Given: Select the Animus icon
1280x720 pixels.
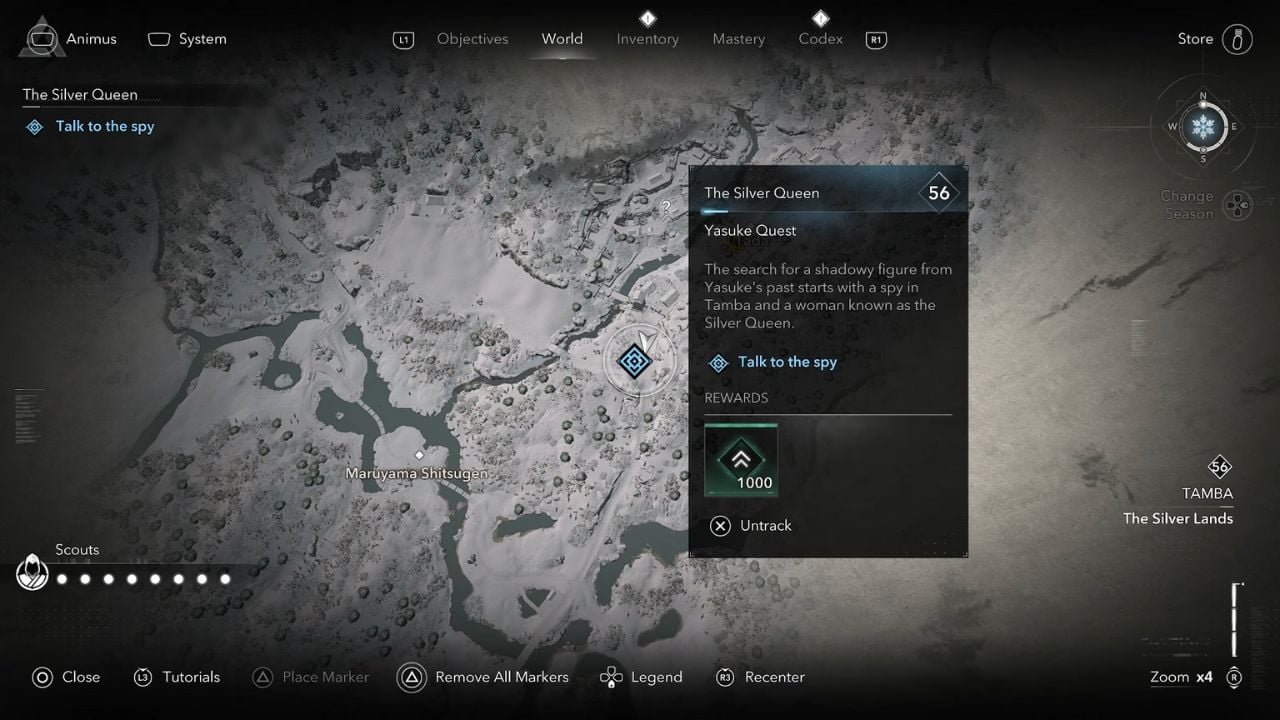Looking at the screenshot, I should [x=40, y=38].
